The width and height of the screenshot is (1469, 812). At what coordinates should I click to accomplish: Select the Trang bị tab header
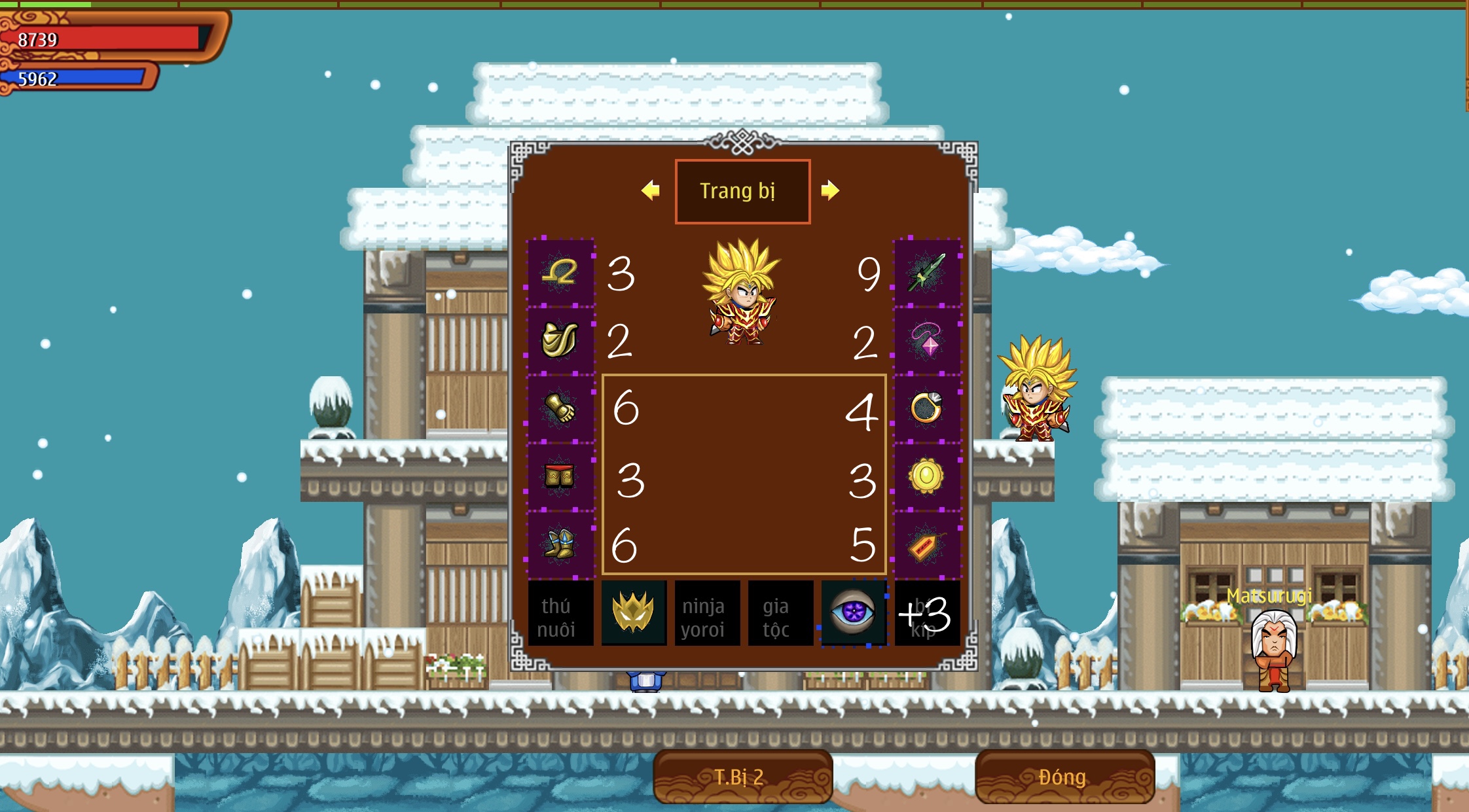742,191
